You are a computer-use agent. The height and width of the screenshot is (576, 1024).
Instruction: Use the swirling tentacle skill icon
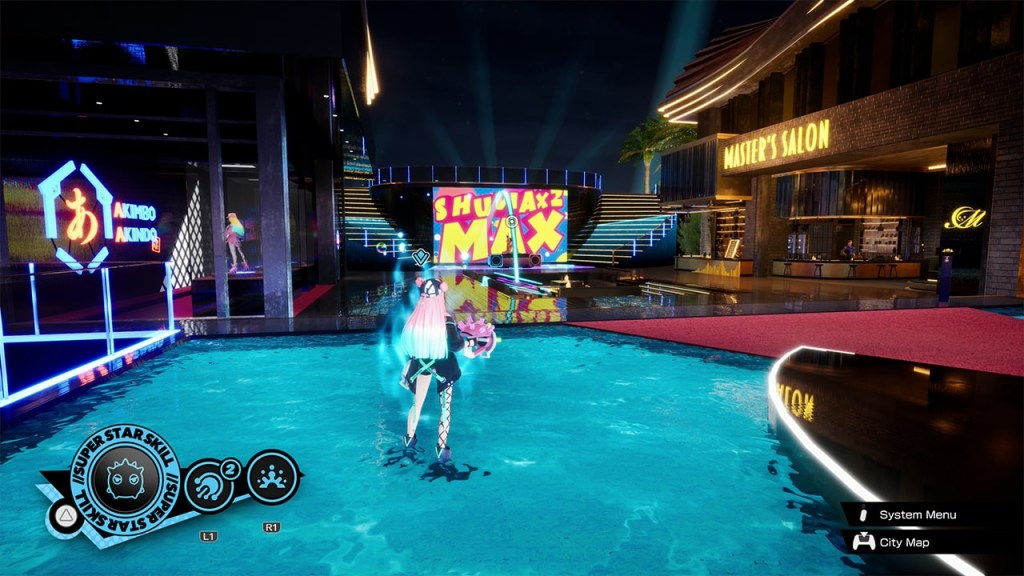[x=208, y=485]
